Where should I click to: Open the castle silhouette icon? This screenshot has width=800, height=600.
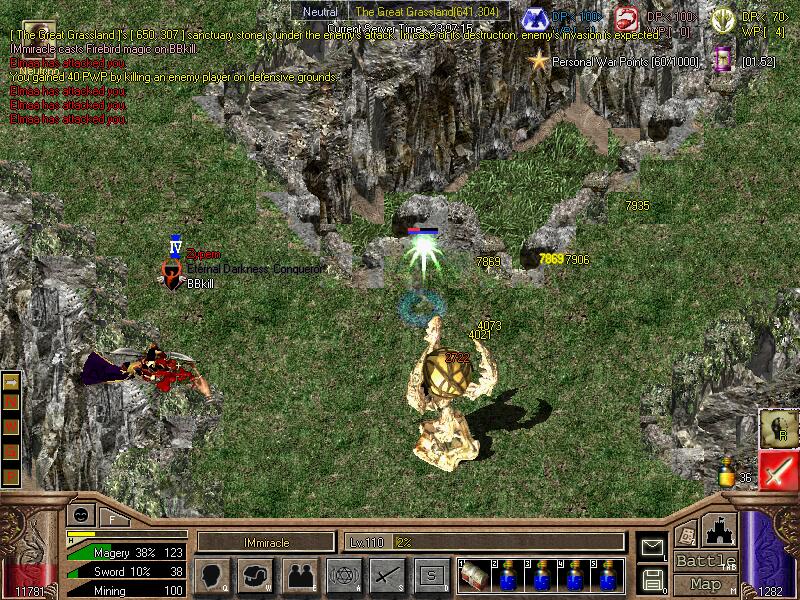pyautogui.click(x=722, y=530)
